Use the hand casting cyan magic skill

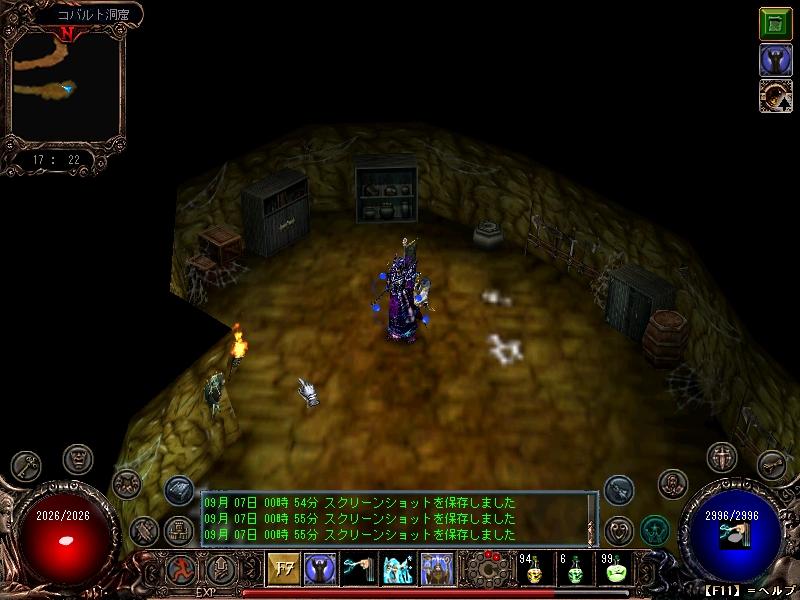pos(358,569)
